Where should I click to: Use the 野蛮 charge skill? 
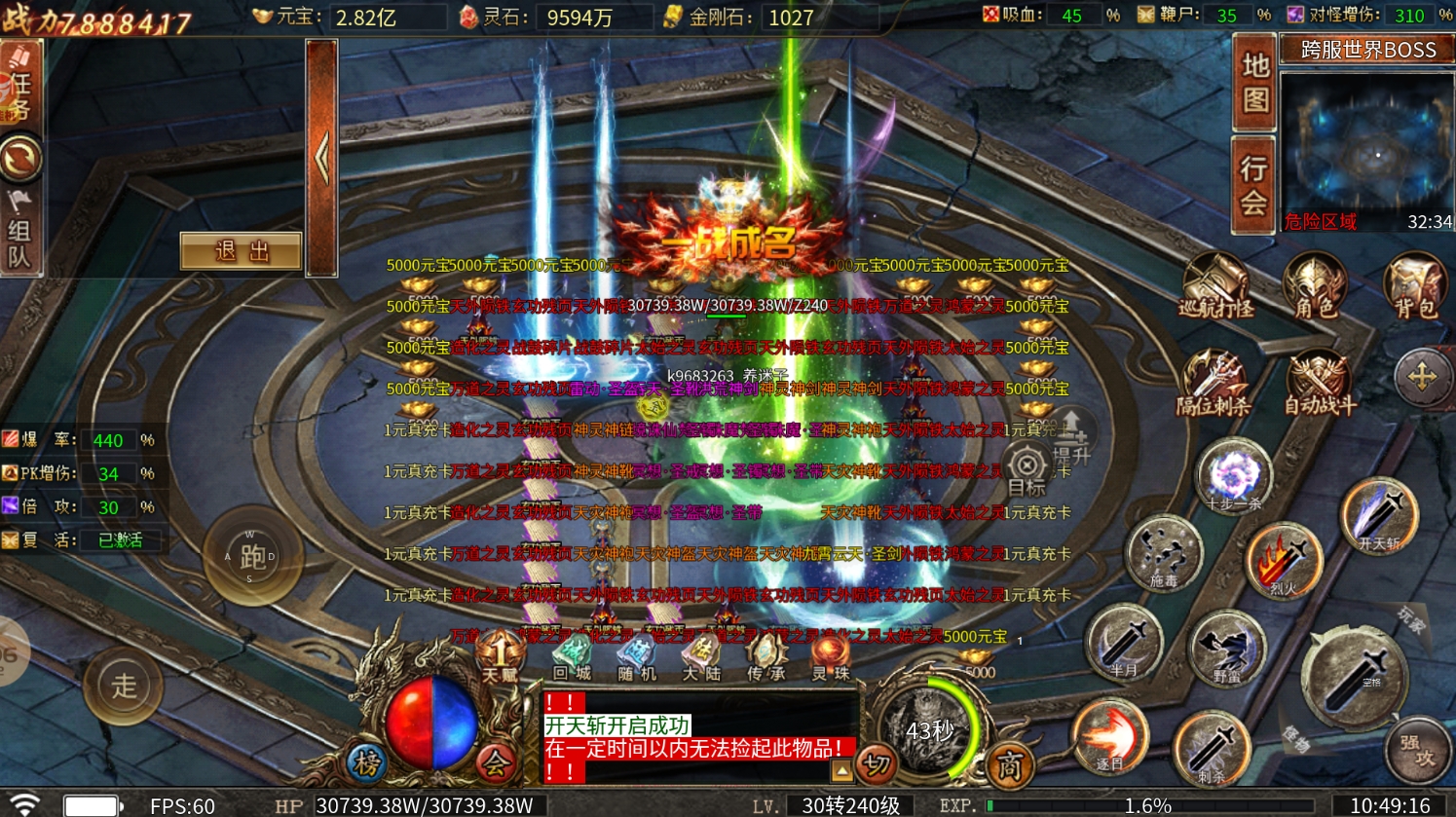(1226, 648)
